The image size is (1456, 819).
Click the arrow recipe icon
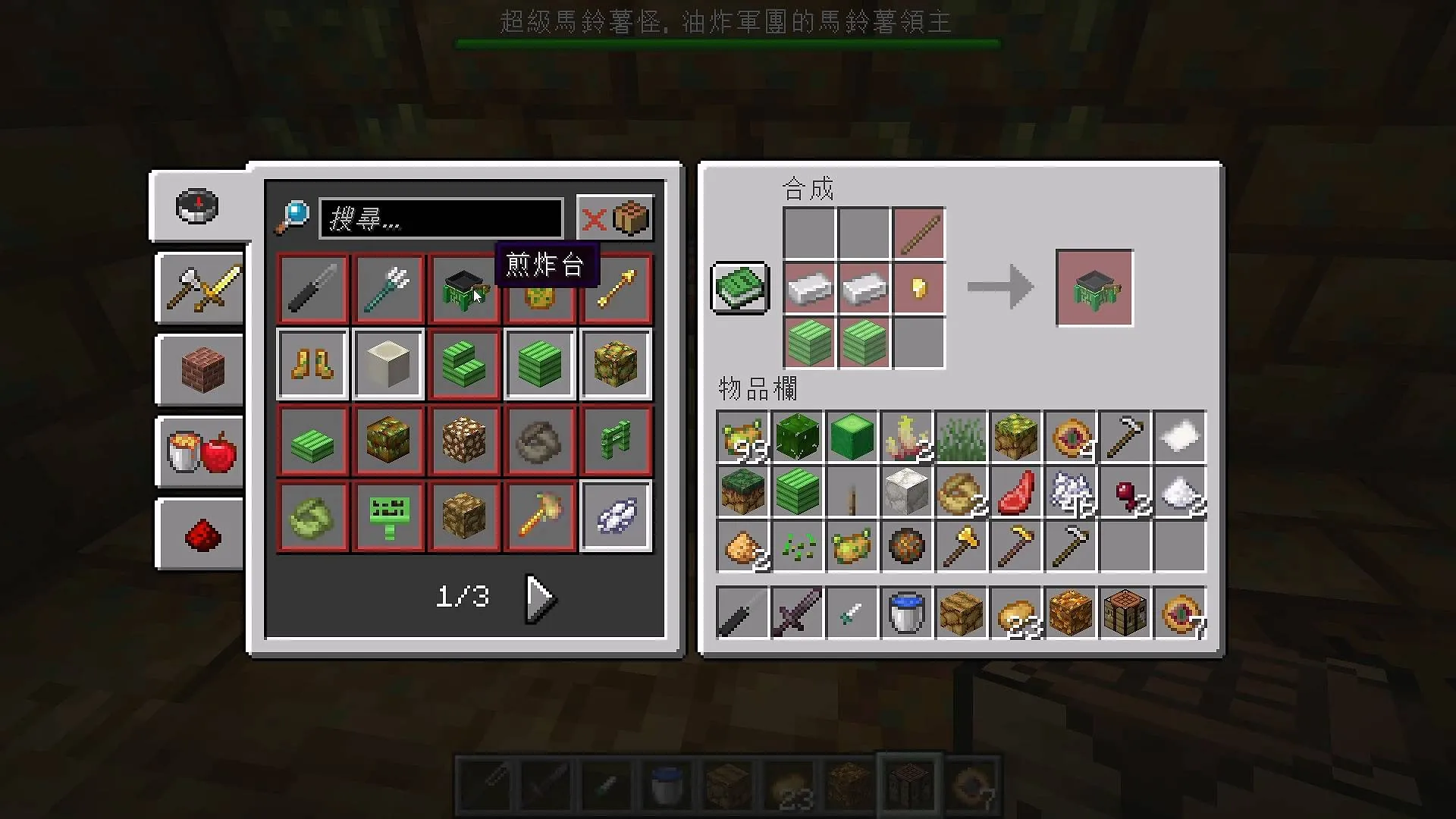coord(615,288)
